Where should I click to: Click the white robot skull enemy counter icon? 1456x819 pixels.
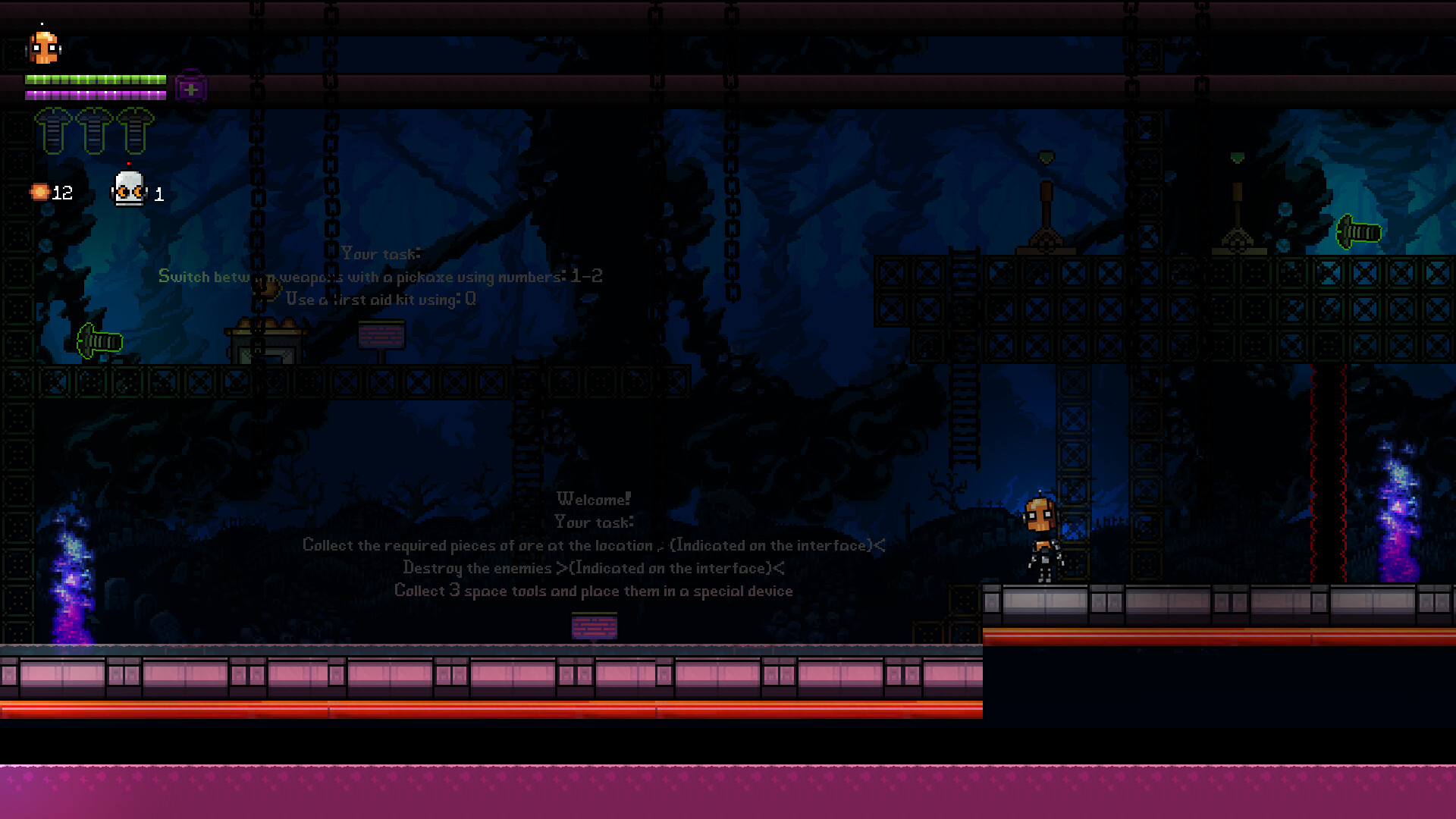[x=129, y=190]
